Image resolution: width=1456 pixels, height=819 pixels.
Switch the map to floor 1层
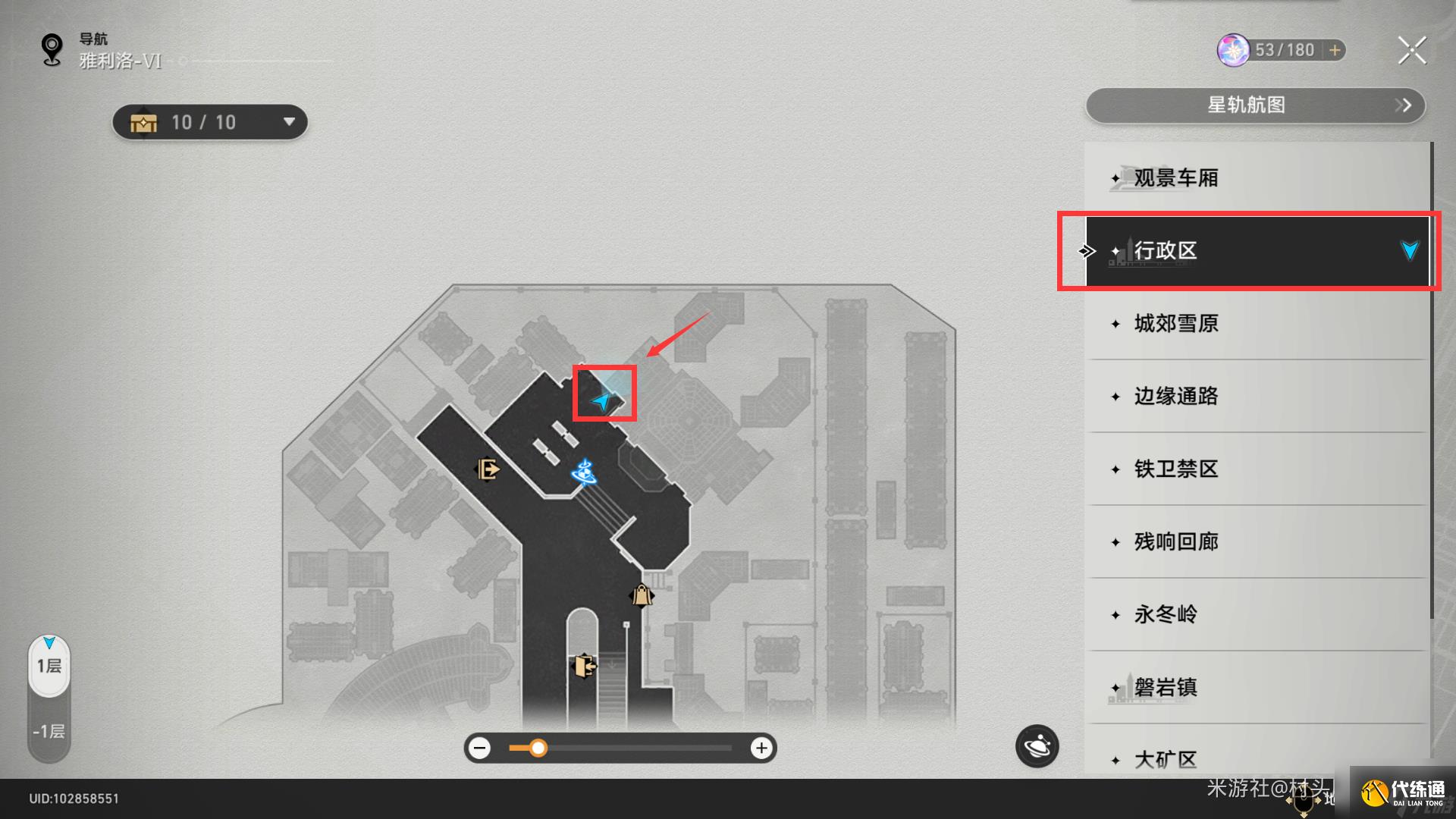(49, 666)
